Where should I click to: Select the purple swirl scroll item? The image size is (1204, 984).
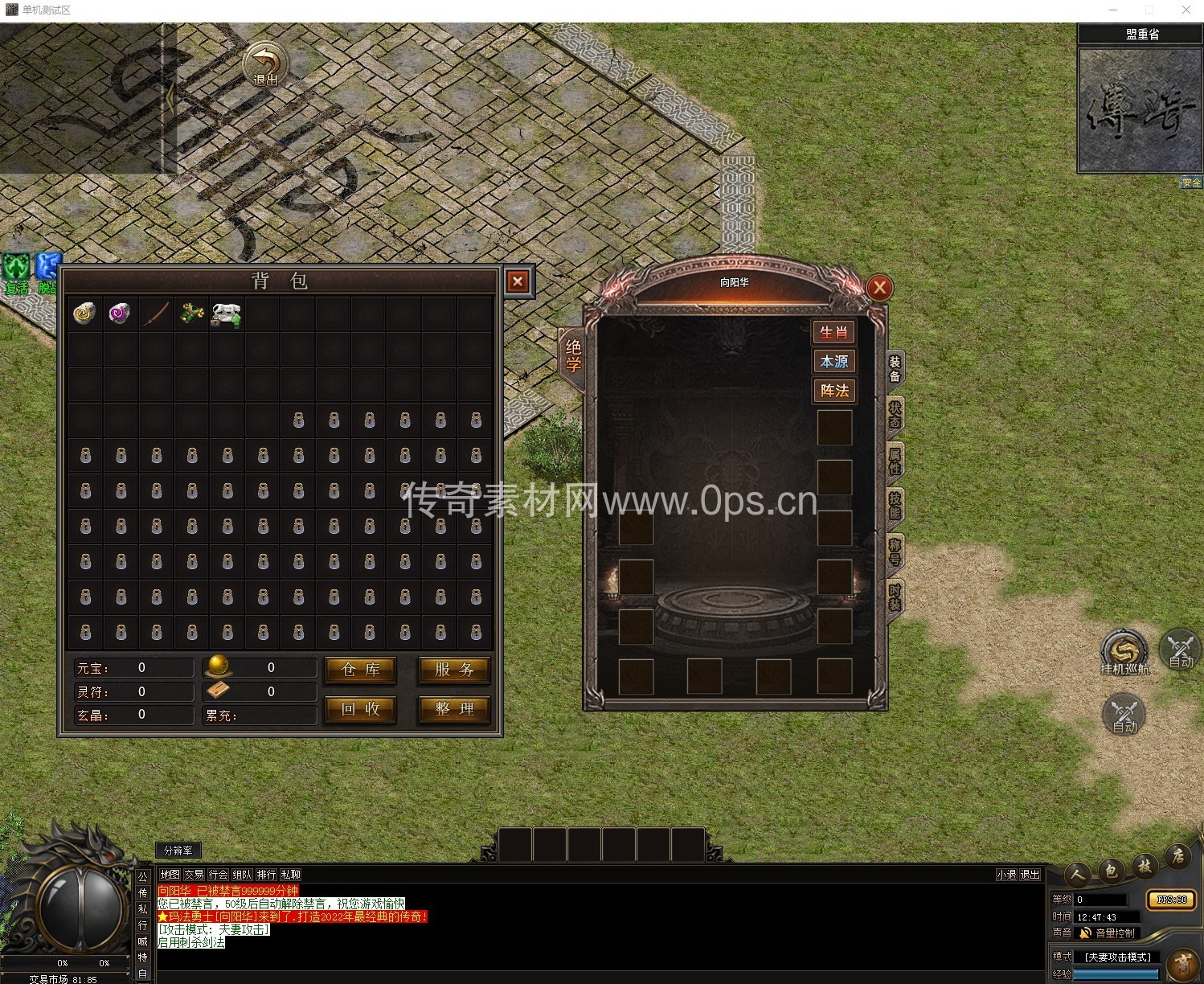point(120,314)
